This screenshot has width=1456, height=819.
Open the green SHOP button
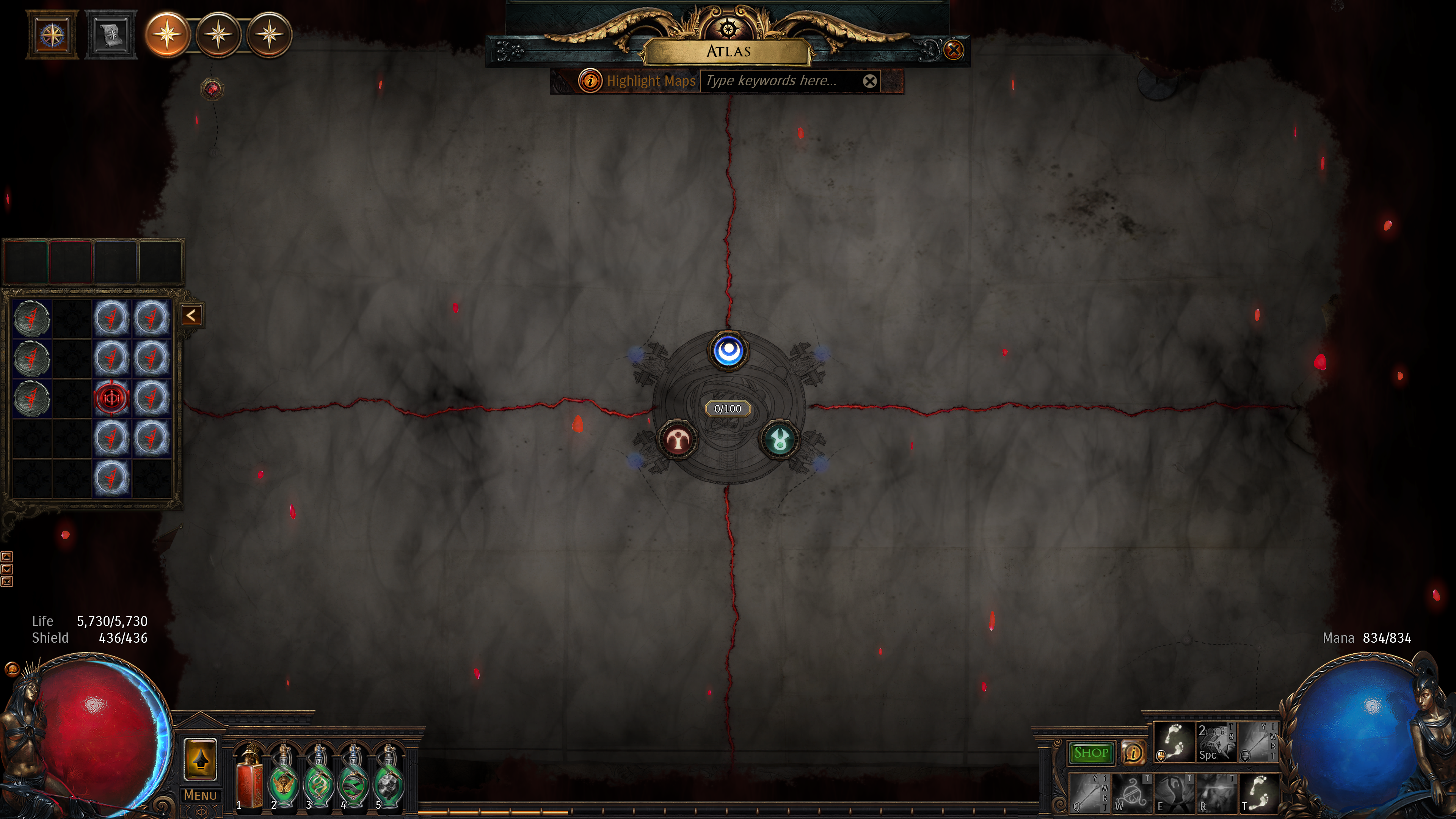coord(1090,753)
